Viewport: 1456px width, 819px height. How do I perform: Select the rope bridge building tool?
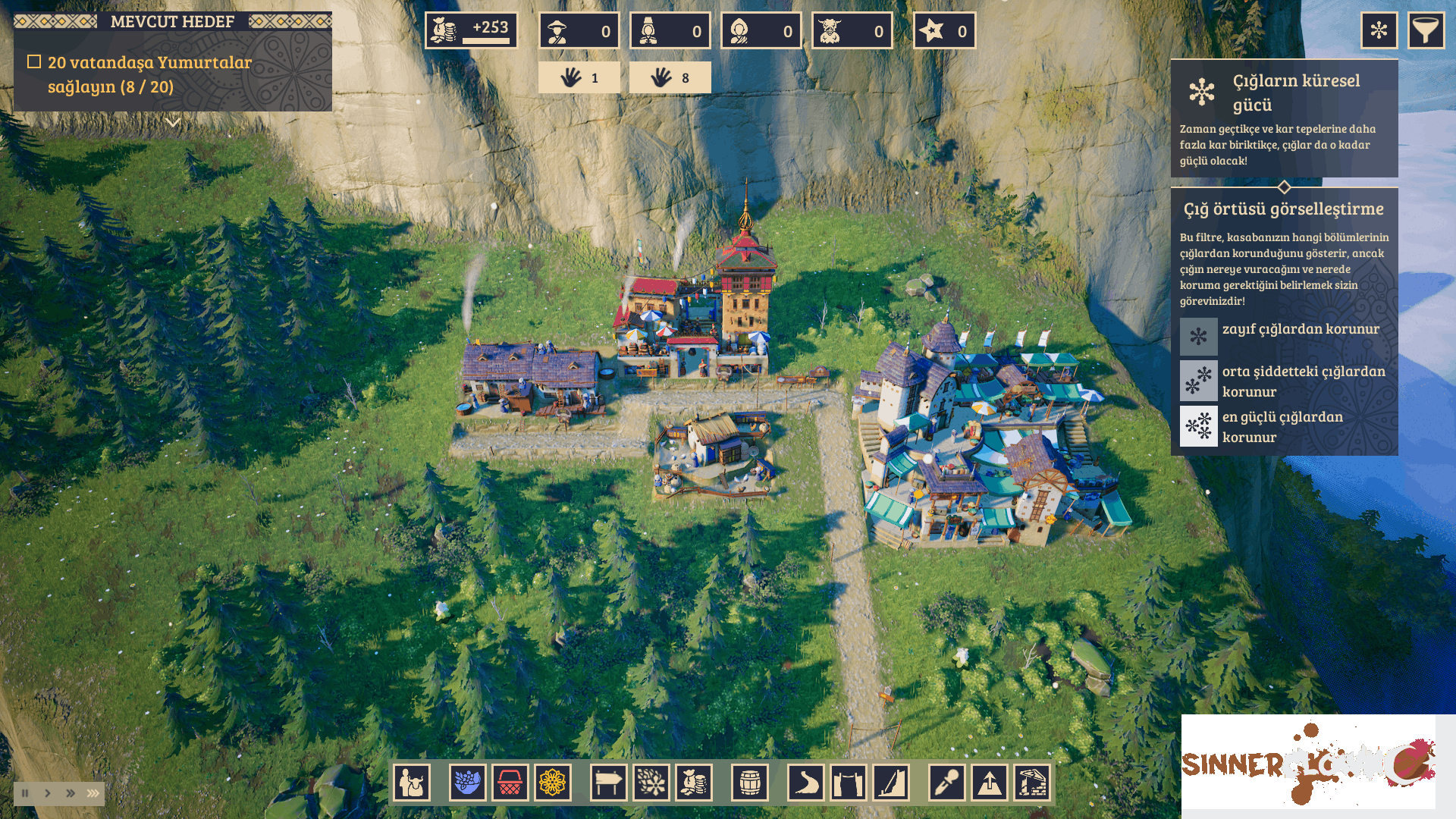click(x=848, y=782)
